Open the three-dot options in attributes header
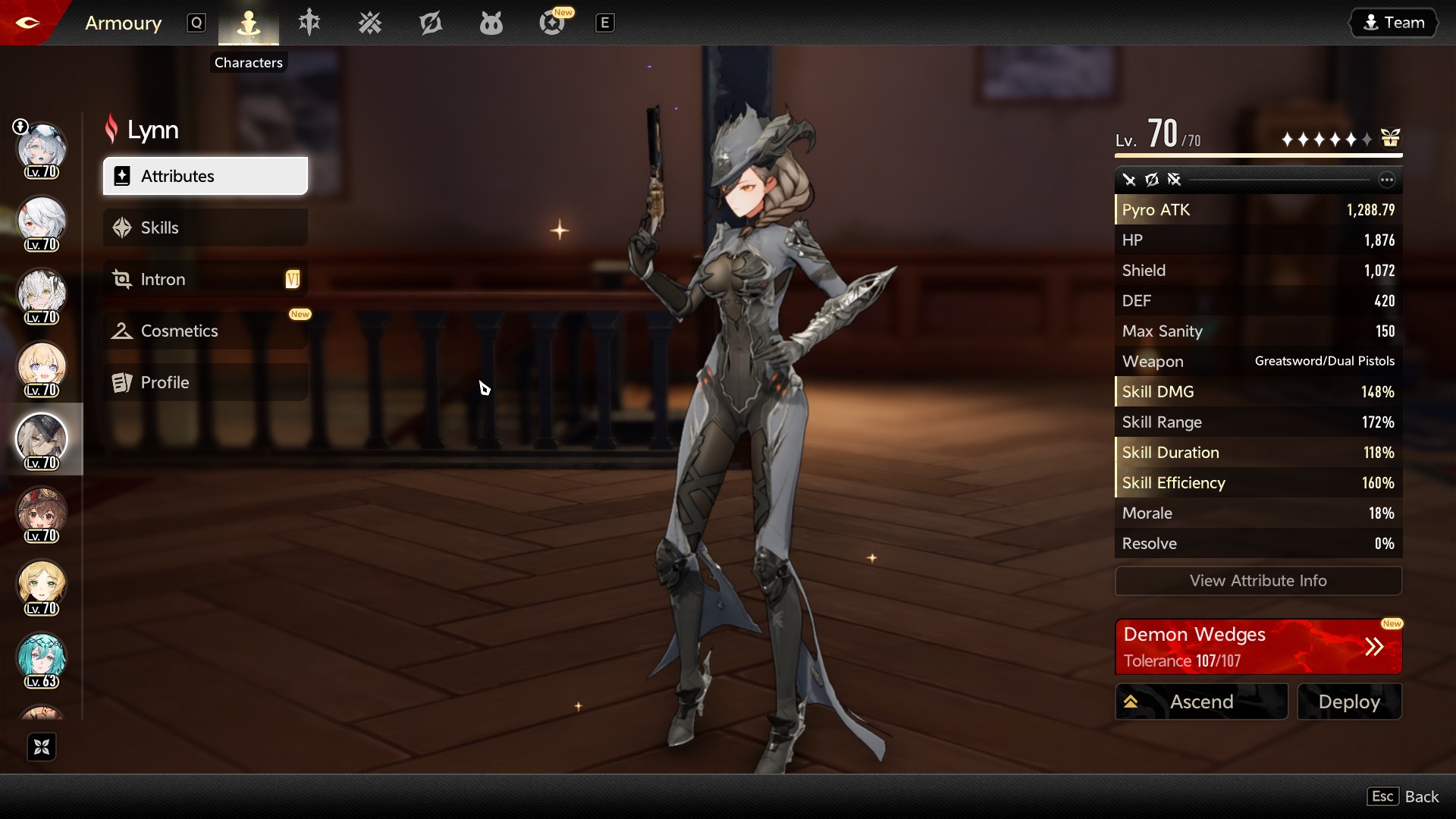 [1386, 180]
